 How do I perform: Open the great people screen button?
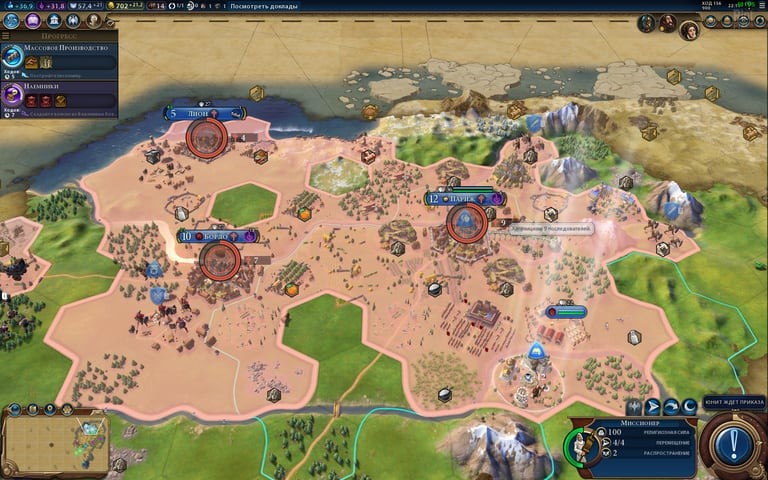pos(93,20)
